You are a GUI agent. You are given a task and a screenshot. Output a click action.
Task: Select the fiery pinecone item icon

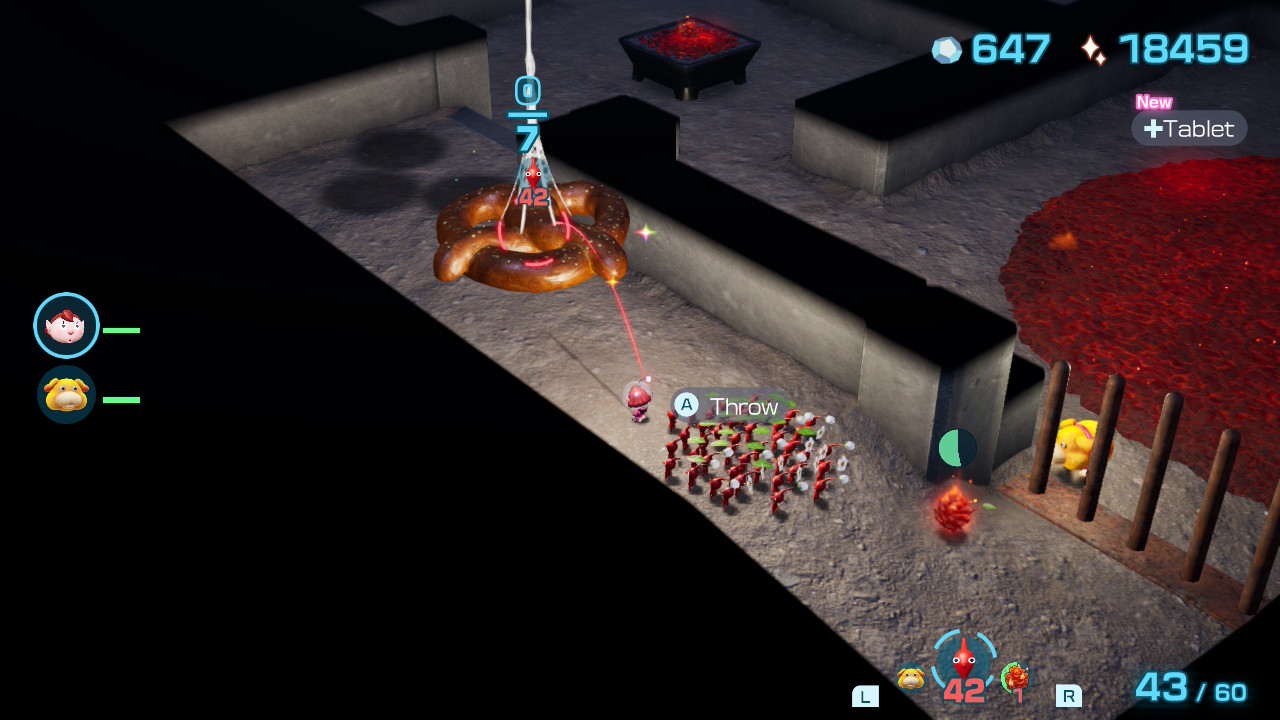[1015, 677]
